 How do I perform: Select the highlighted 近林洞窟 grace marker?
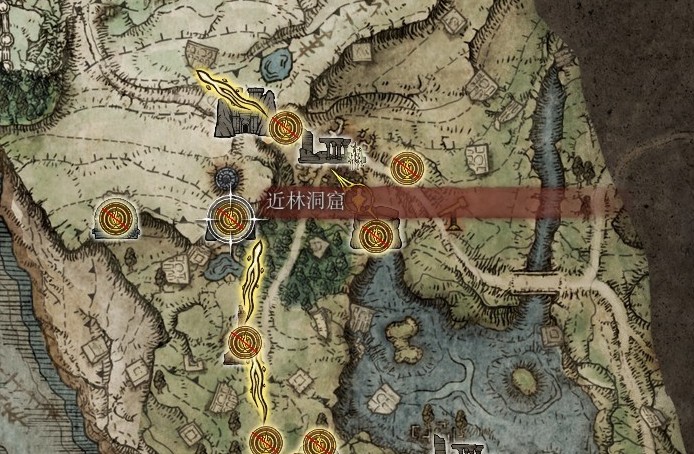point(229,217)
